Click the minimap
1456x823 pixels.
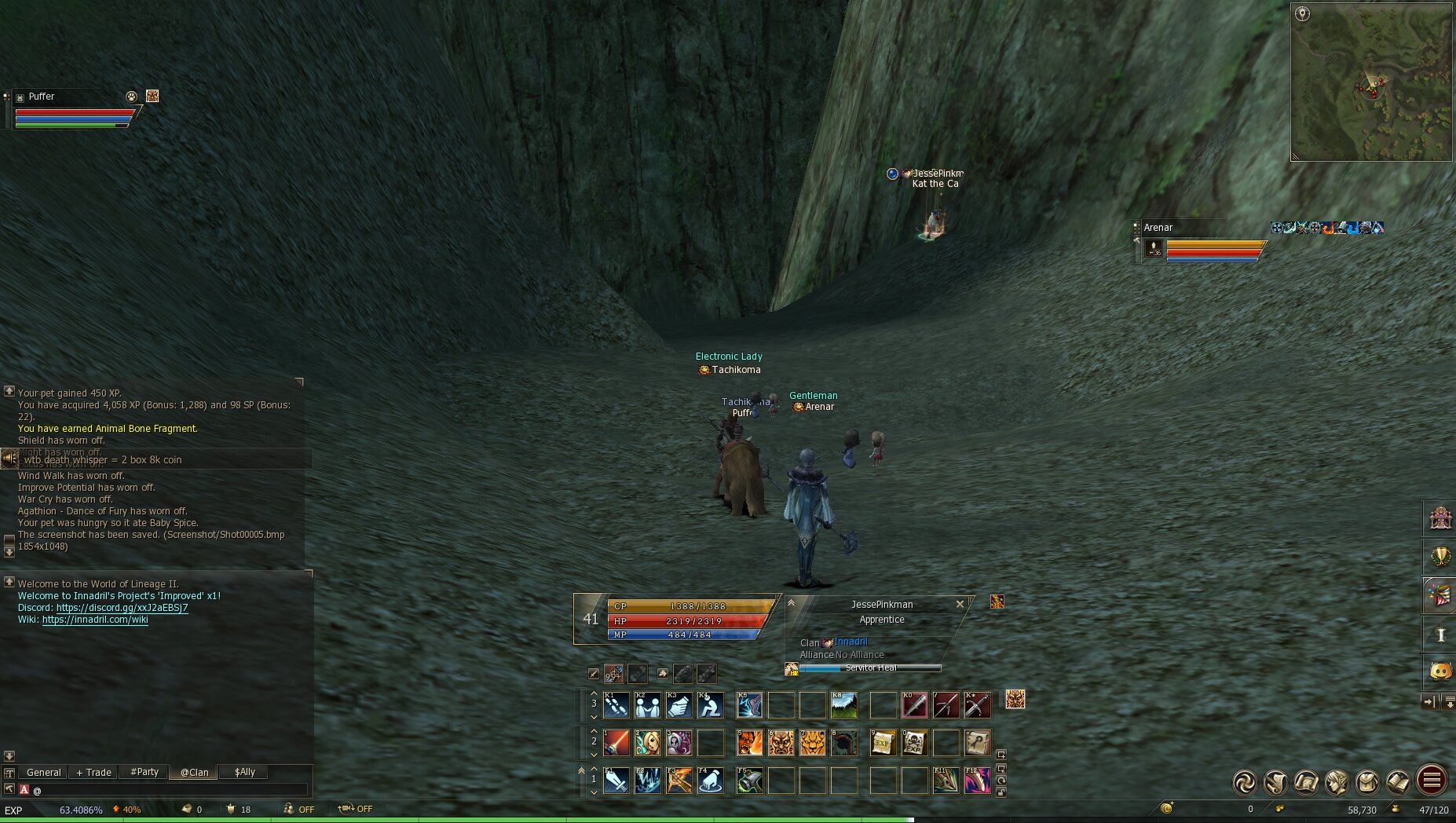click(1371, 82)
